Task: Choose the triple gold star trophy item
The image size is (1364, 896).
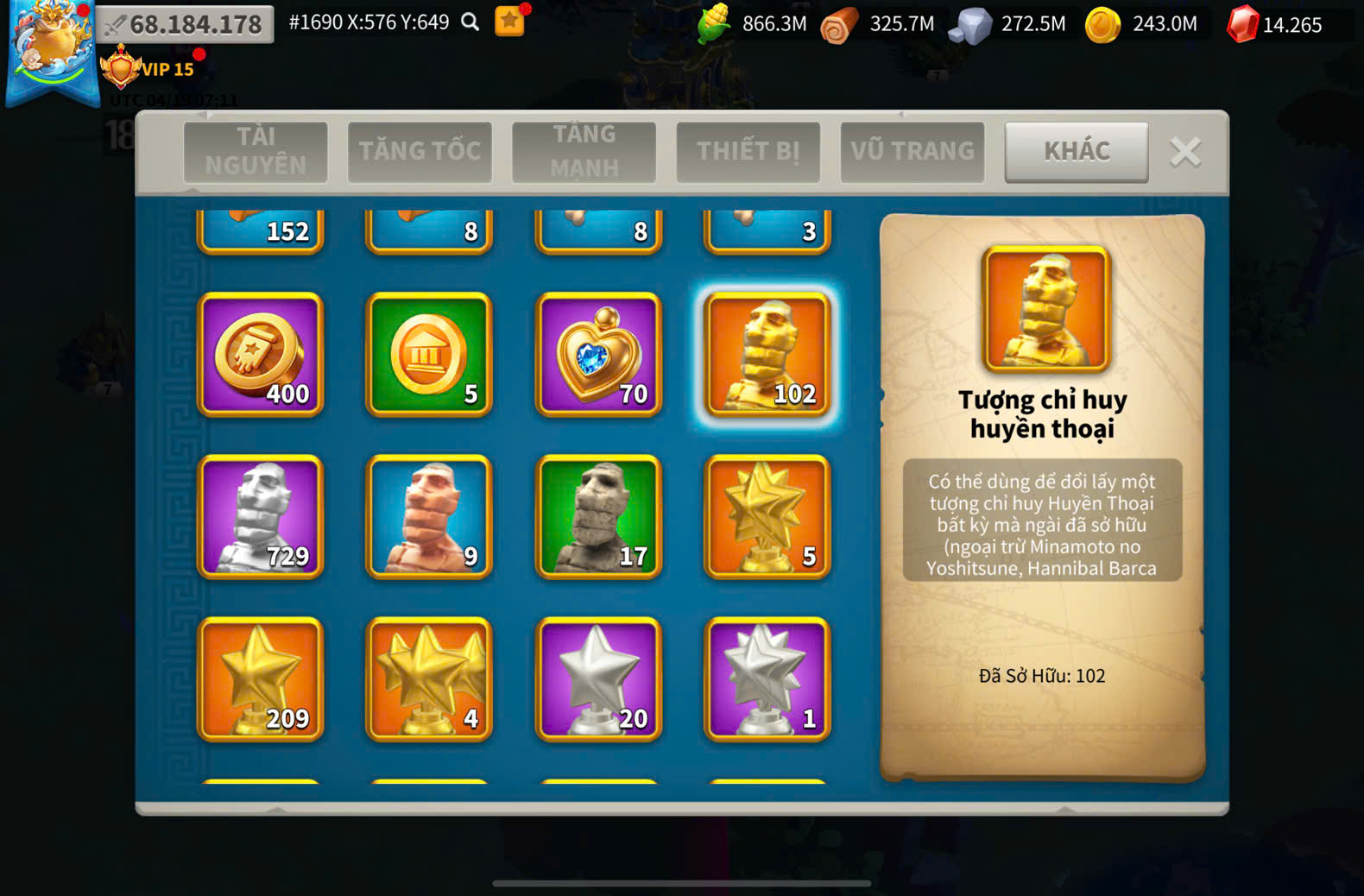Action: pyautogui.click(x=429, y=678)
